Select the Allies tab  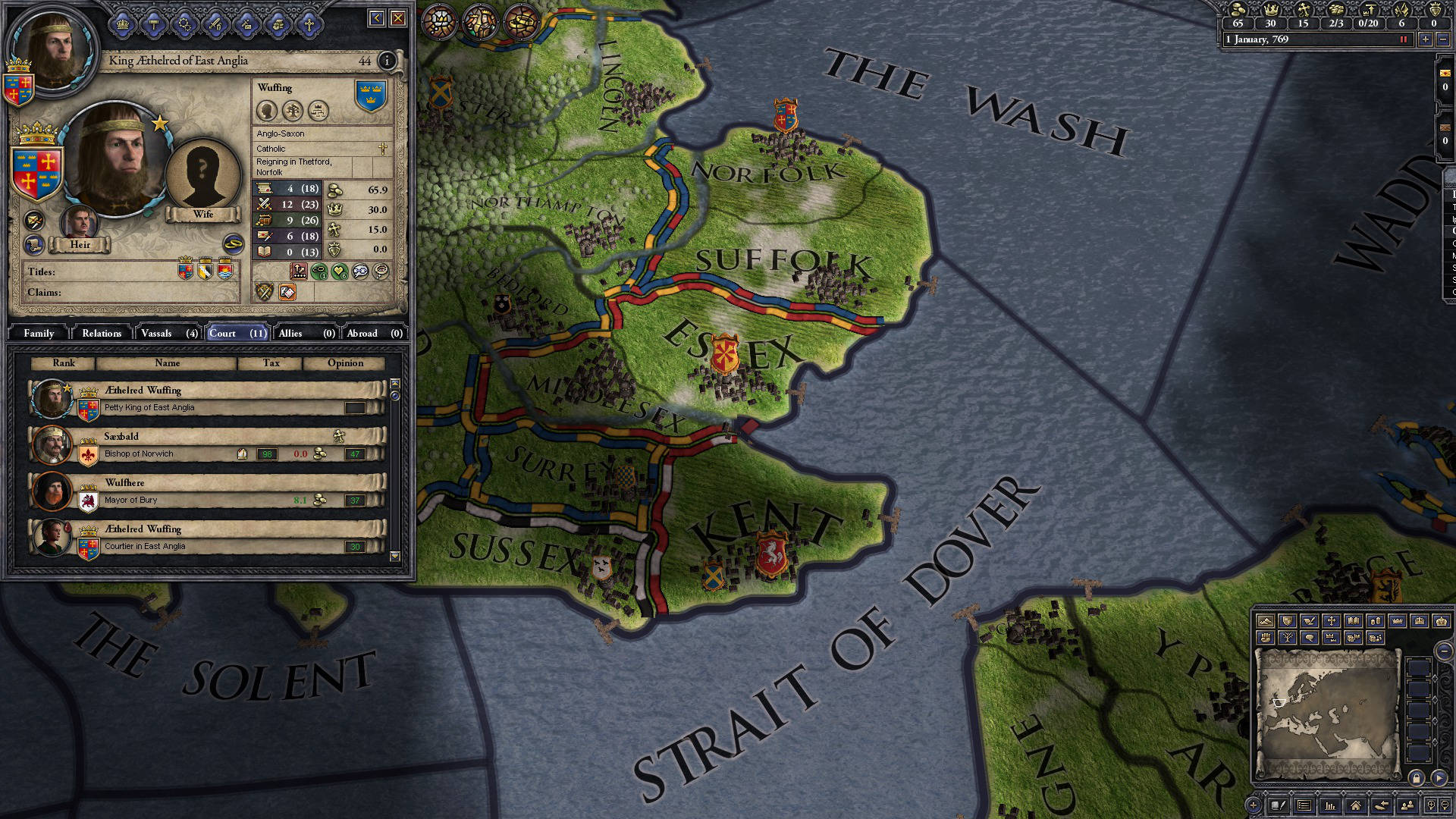pos(306,333)
